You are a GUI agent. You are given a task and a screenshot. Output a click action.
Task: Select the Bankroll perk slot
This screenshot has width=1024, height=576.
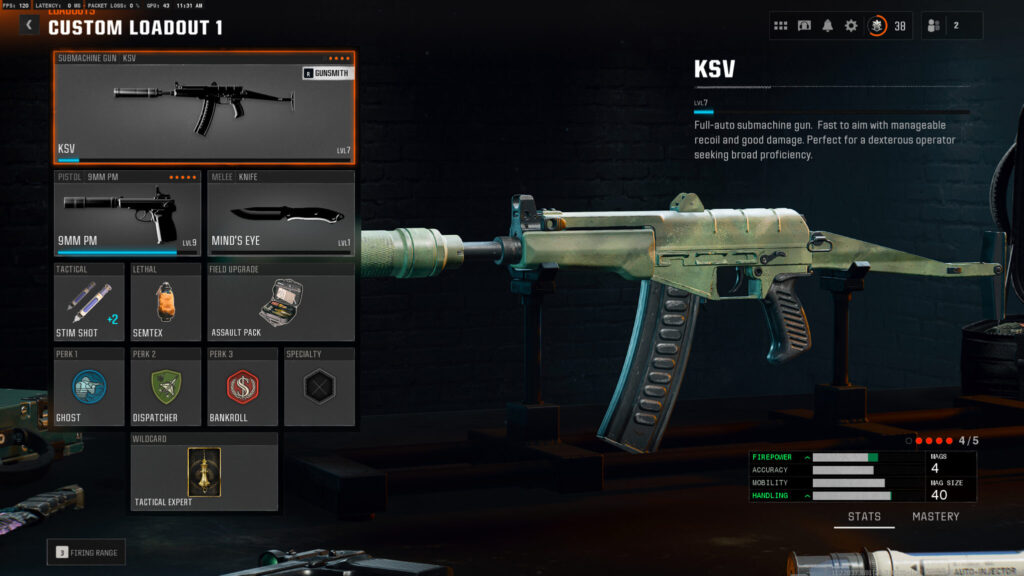pos(243,387)
